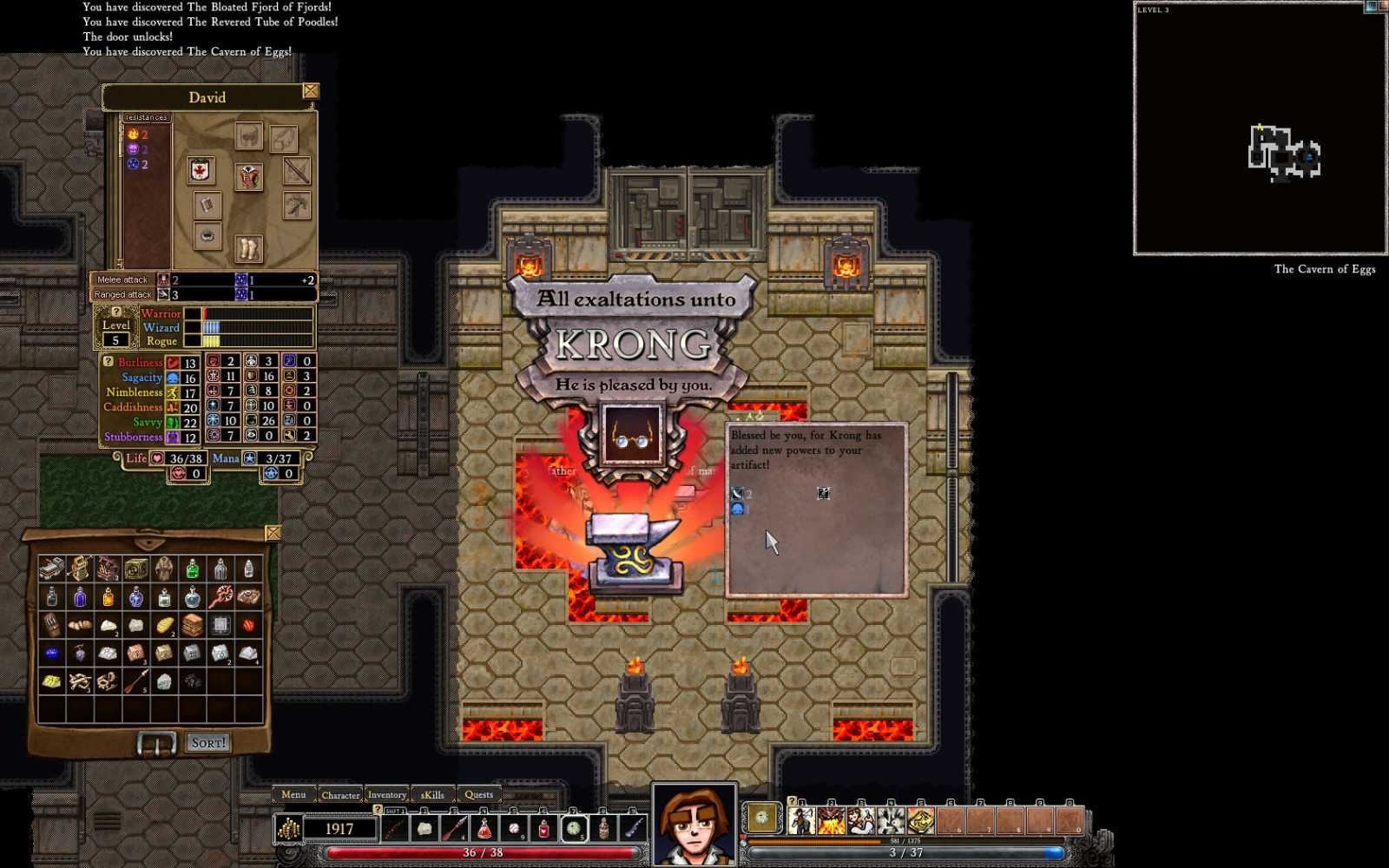Activate the first skill icon on the hotbar
Screen dimensions: 1389x868
pos(801,819)
